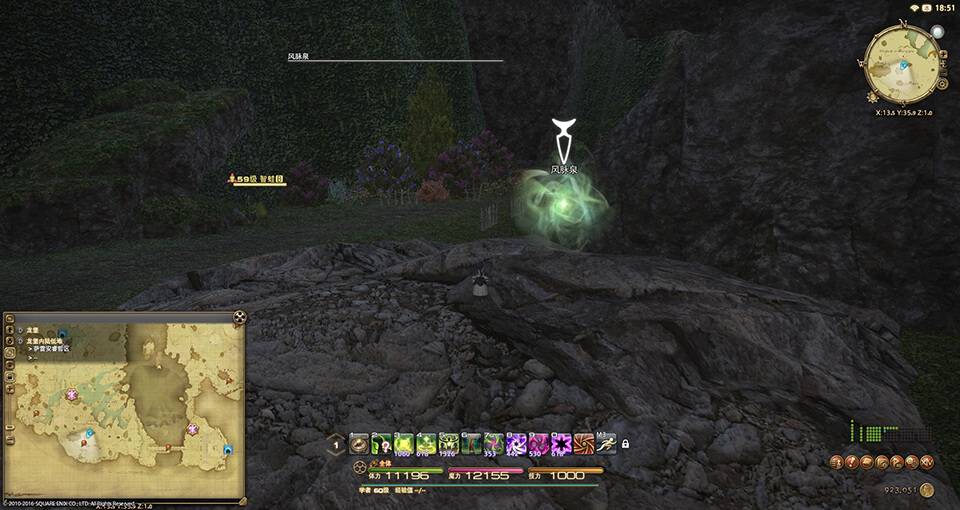Open the 萨雷安垦殖区 map area entry
960x510 pixels.
click(x=48, y=349)
